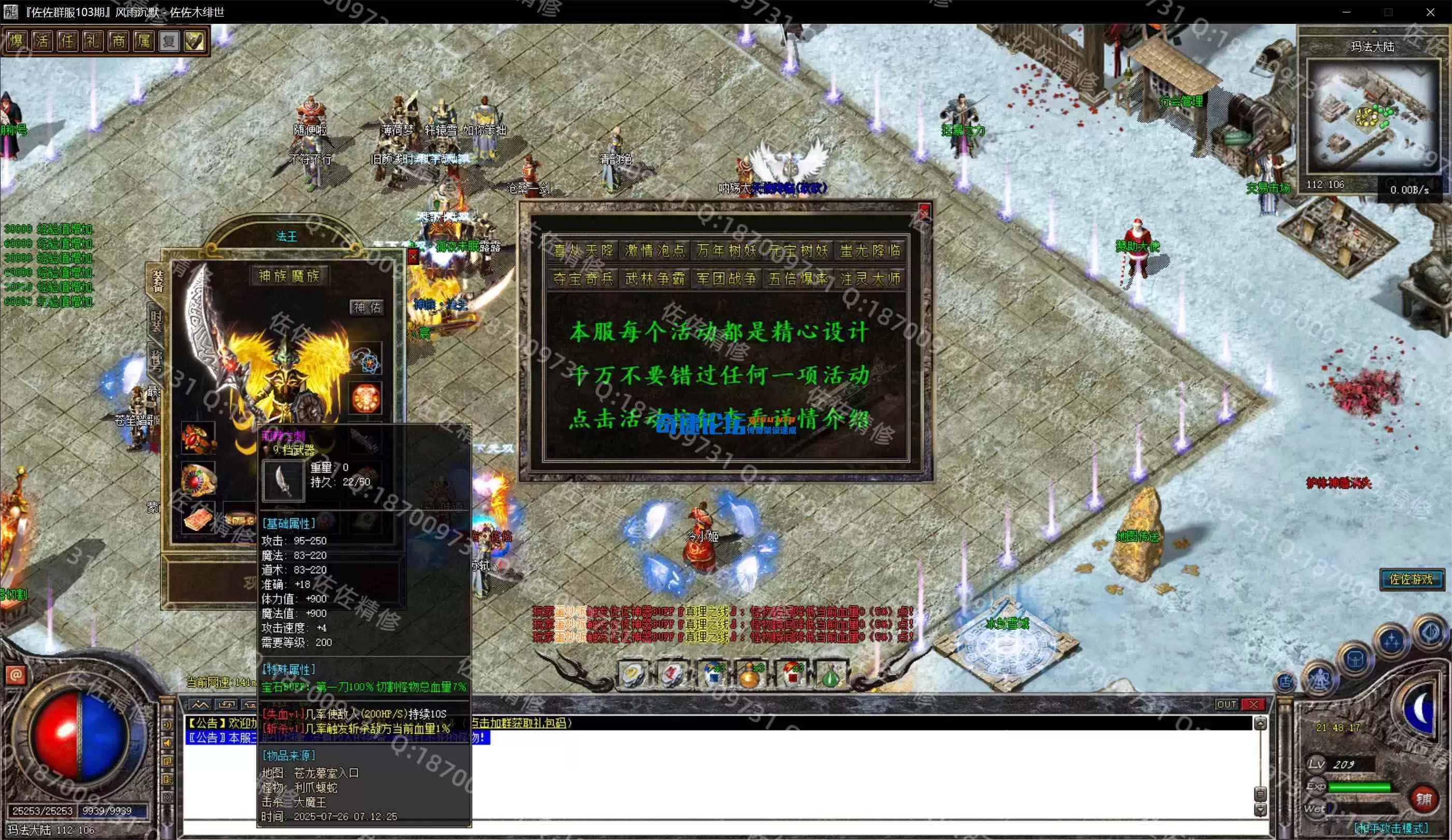Choose the 激情泡点 event button
The image size is (1452, 840).
point(655,251)
